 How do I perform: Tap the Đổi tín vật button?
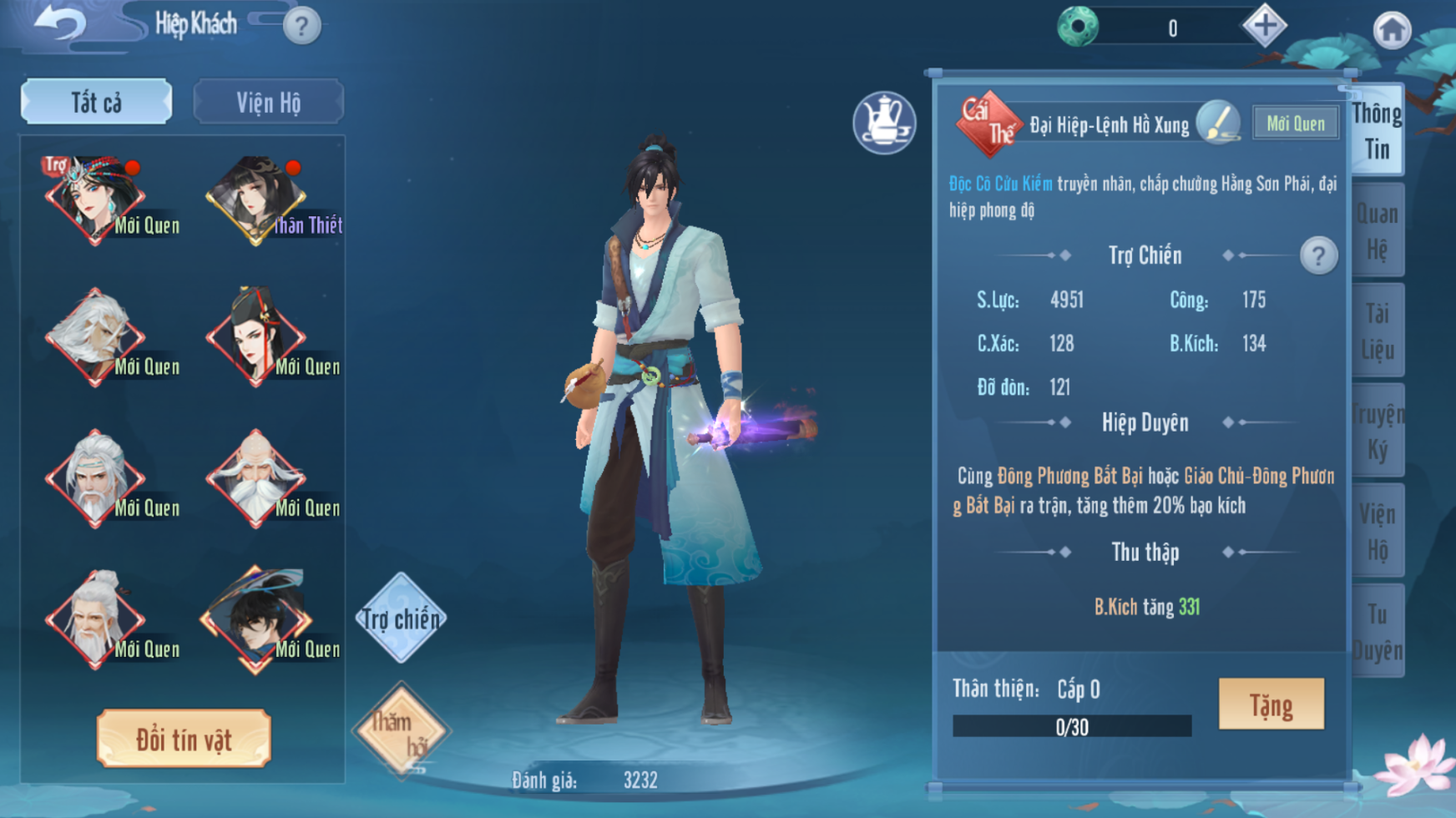pos(184,739)
